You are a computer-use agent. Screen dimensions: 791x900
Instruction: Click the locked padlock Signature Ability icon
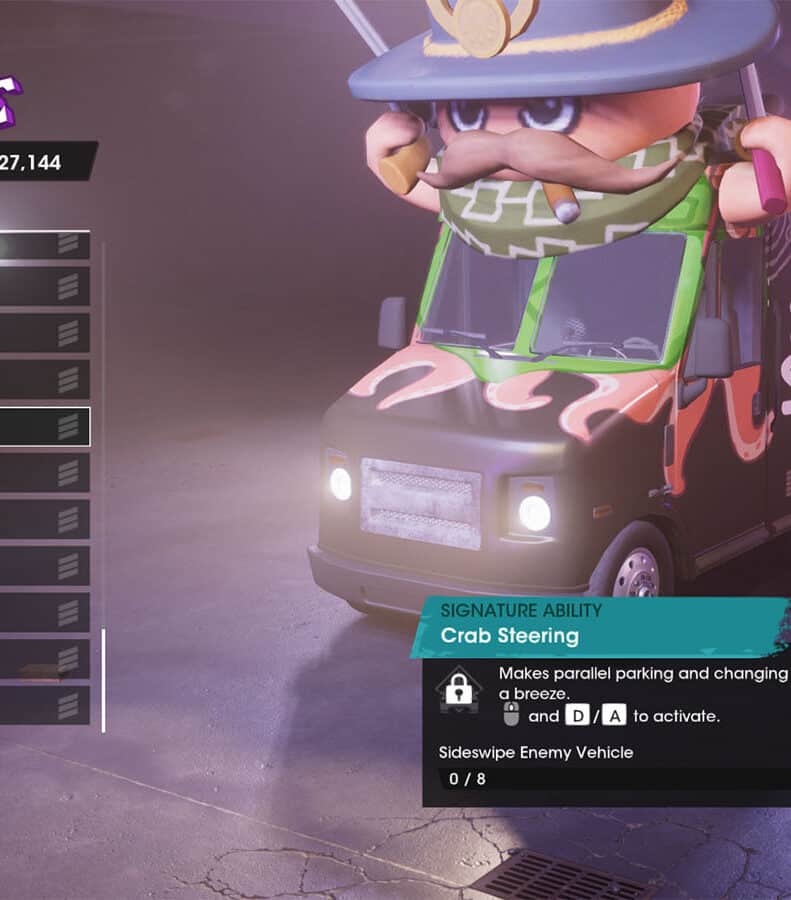pos(459,690)
